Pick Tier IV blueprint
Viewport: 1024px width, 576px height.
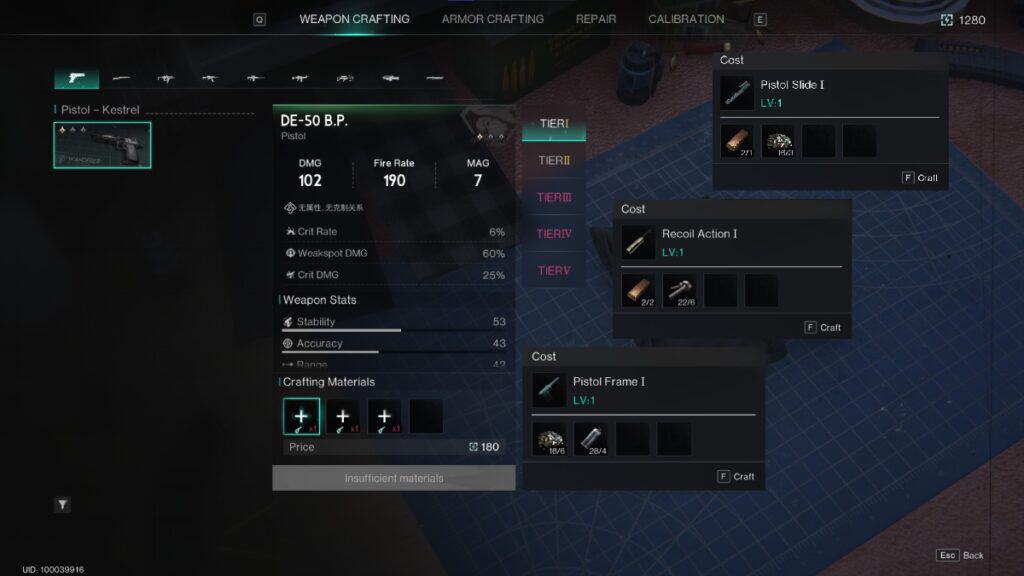[x=554, y=234]
